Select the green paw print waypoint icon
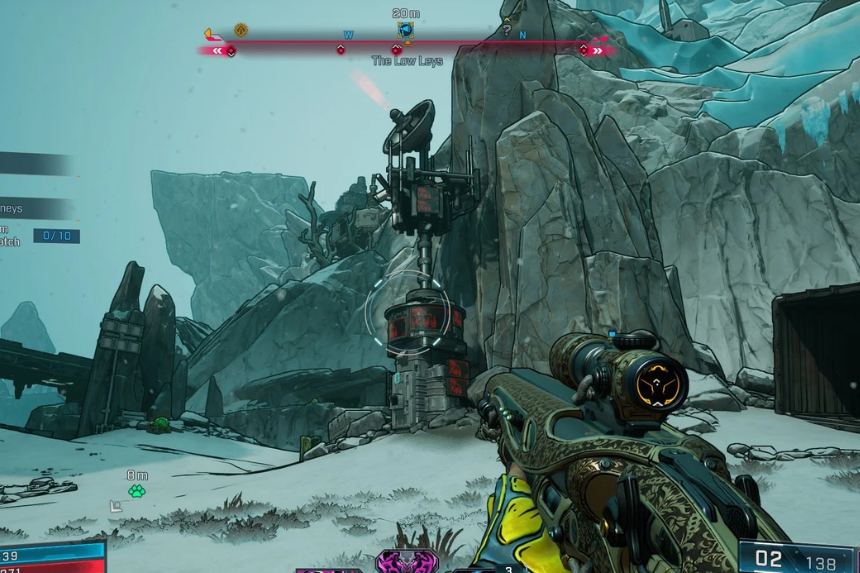The image size is (860, 573). 137,490
